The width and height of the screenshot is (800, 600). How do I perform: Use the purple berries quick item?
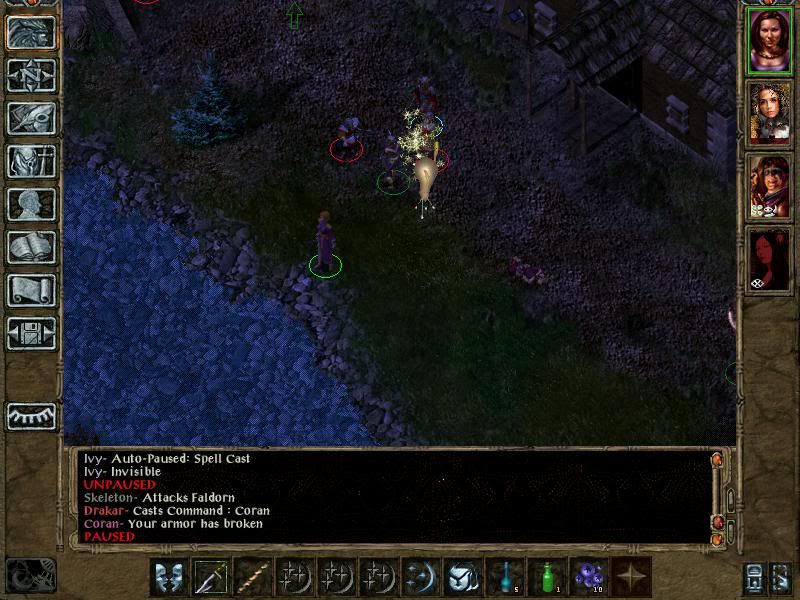tap(590, 577)
